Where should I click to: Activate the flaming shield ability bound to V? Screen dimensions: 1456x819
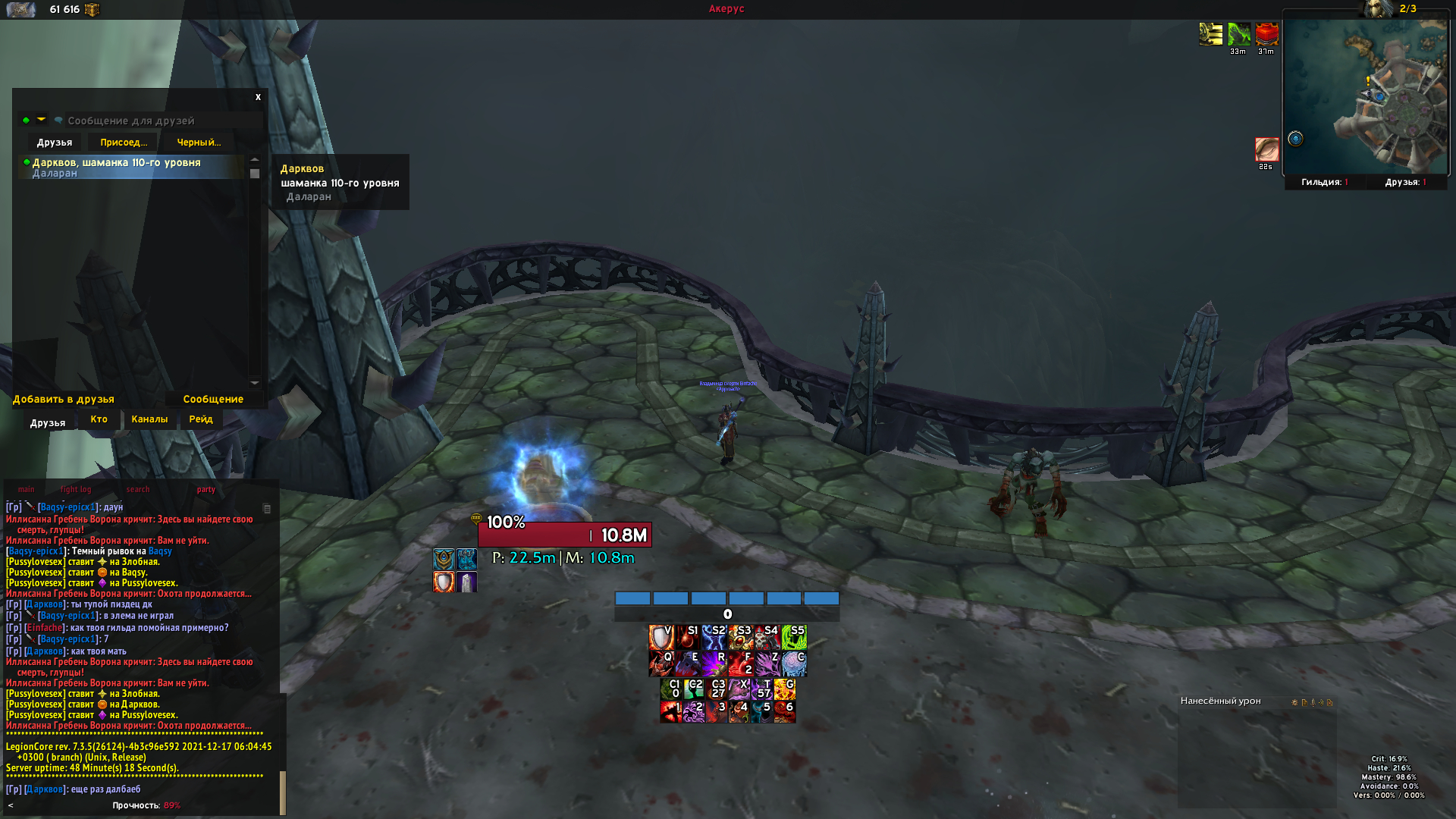[x=661, y=637]
